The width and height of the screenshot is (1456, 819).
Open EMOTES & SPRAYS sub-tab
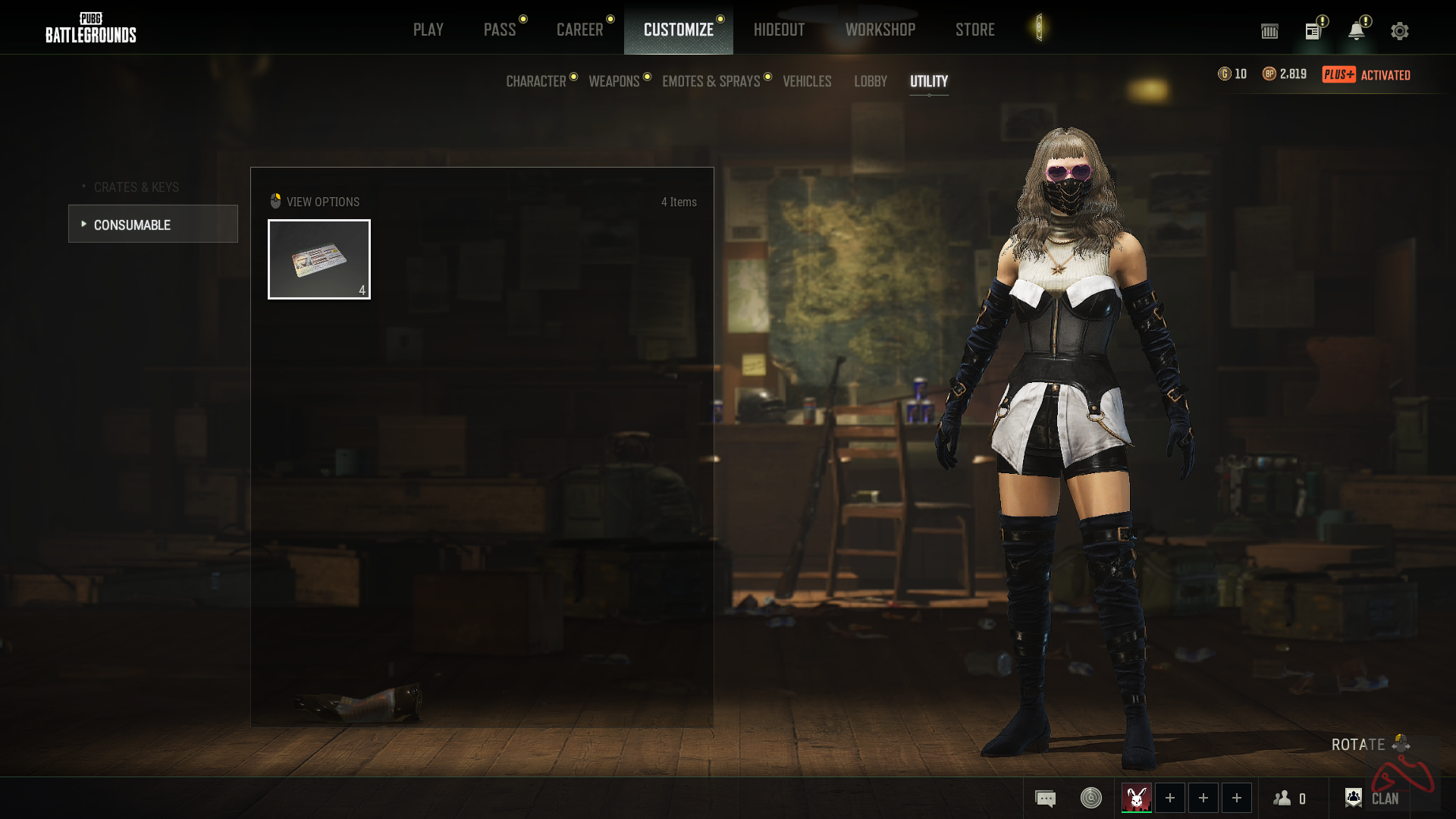coord(711,81)
